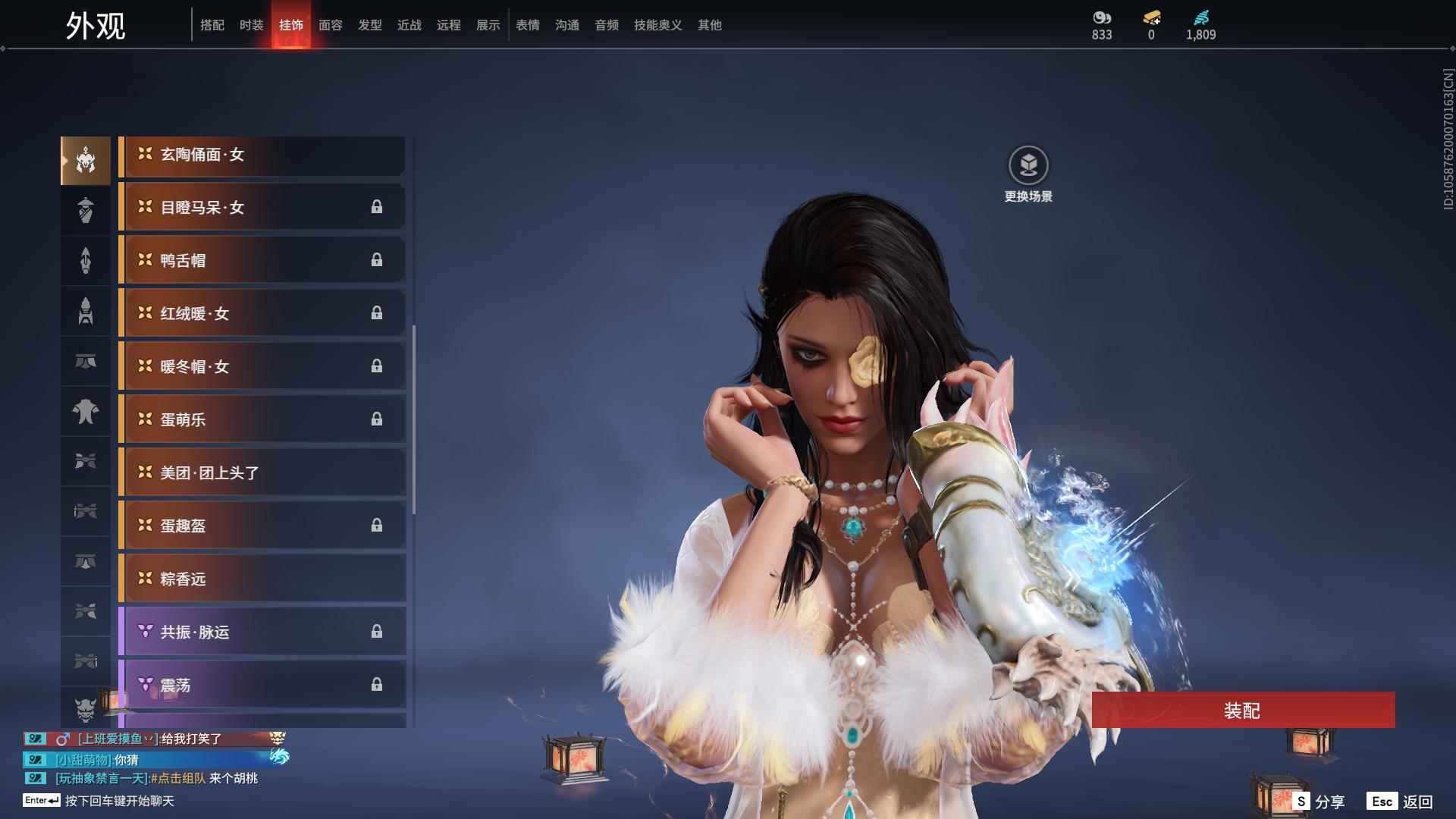Switch to the 搭配 tab
The width and height of the screenshot is (1456, 819).
[x=212, y=25]
